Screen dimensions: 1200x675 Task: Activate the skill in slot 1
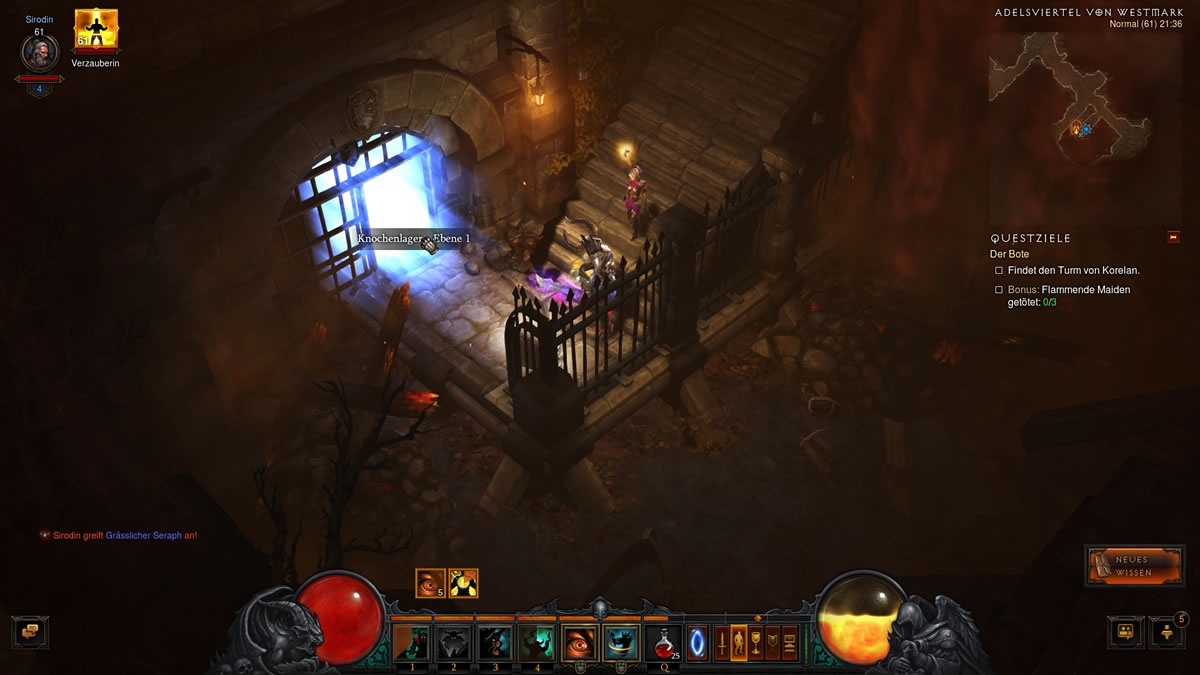point(411,642)
